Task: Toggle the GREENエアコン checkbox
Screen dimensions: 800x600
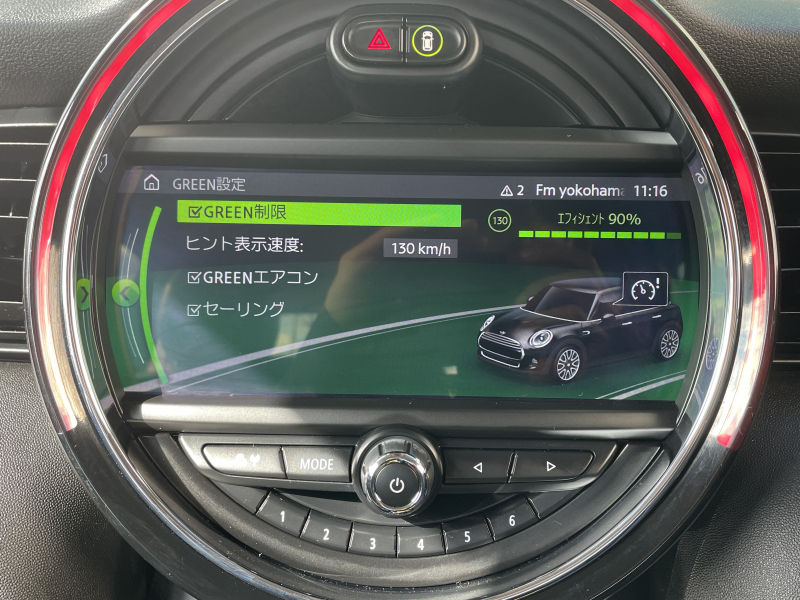Action: pyautogui.click(x=195, y=278)
